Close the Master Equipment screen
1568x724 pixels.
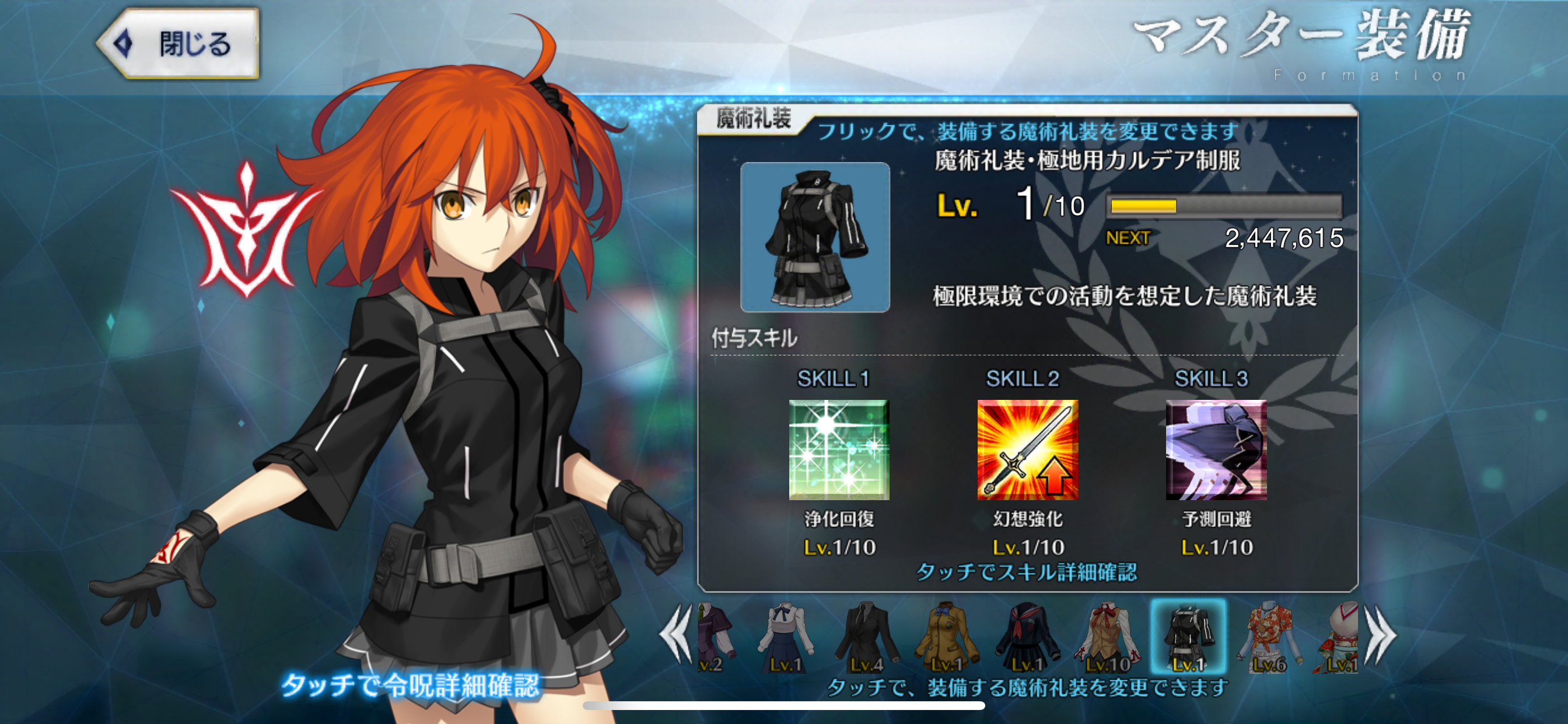(179, 44)
